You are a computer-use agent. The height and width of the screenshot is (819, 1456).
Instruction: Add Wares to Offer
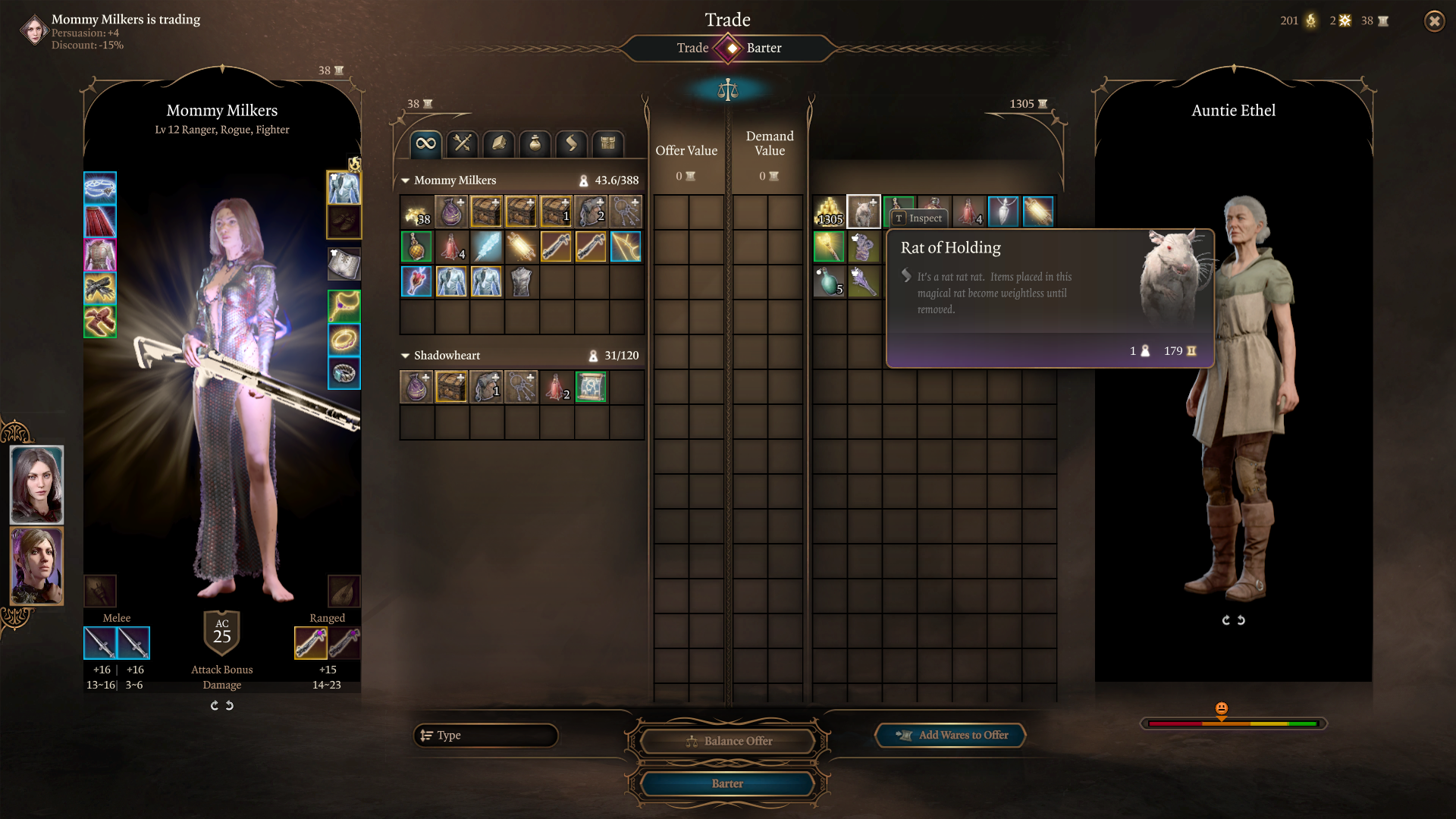coord(951,735)
